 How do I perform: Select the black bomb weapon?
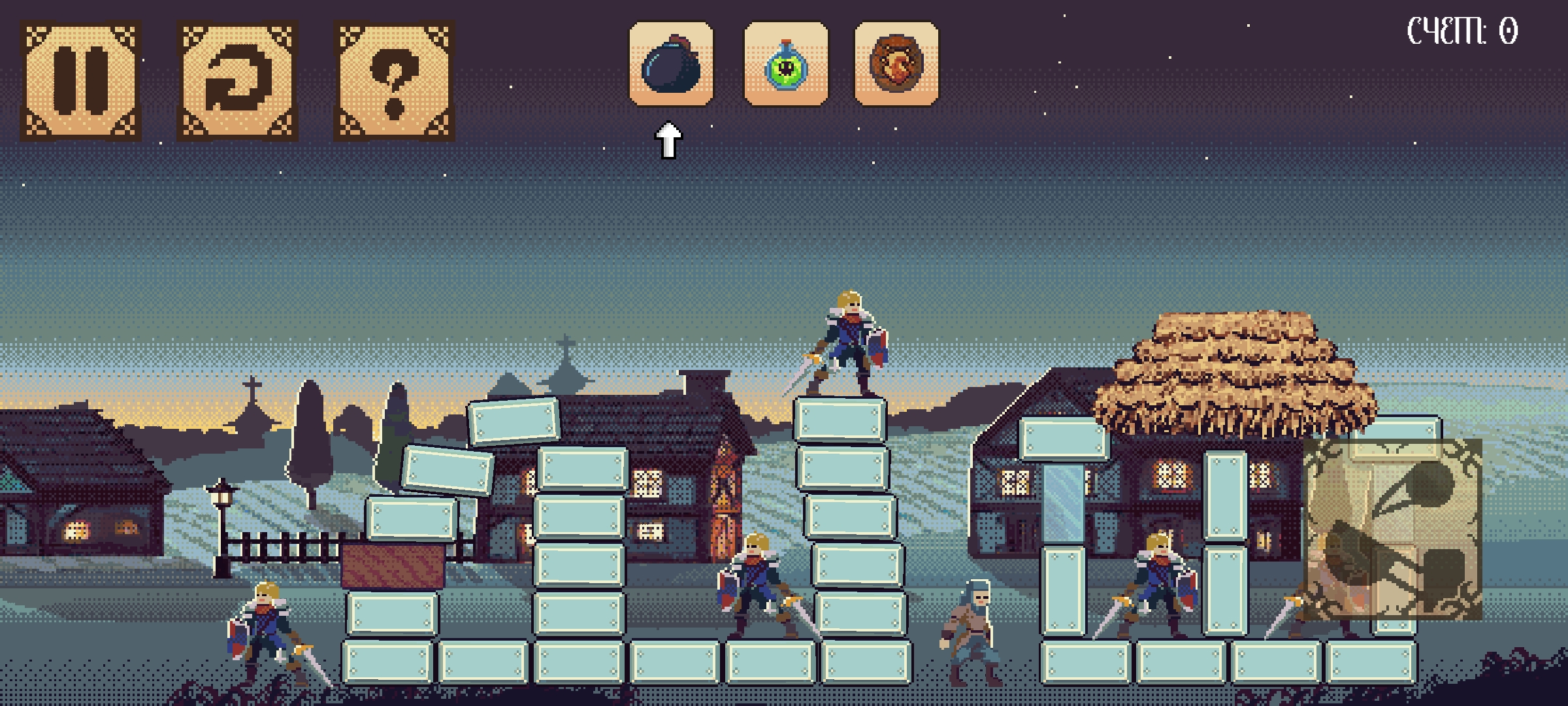click(x=671, y=64)
